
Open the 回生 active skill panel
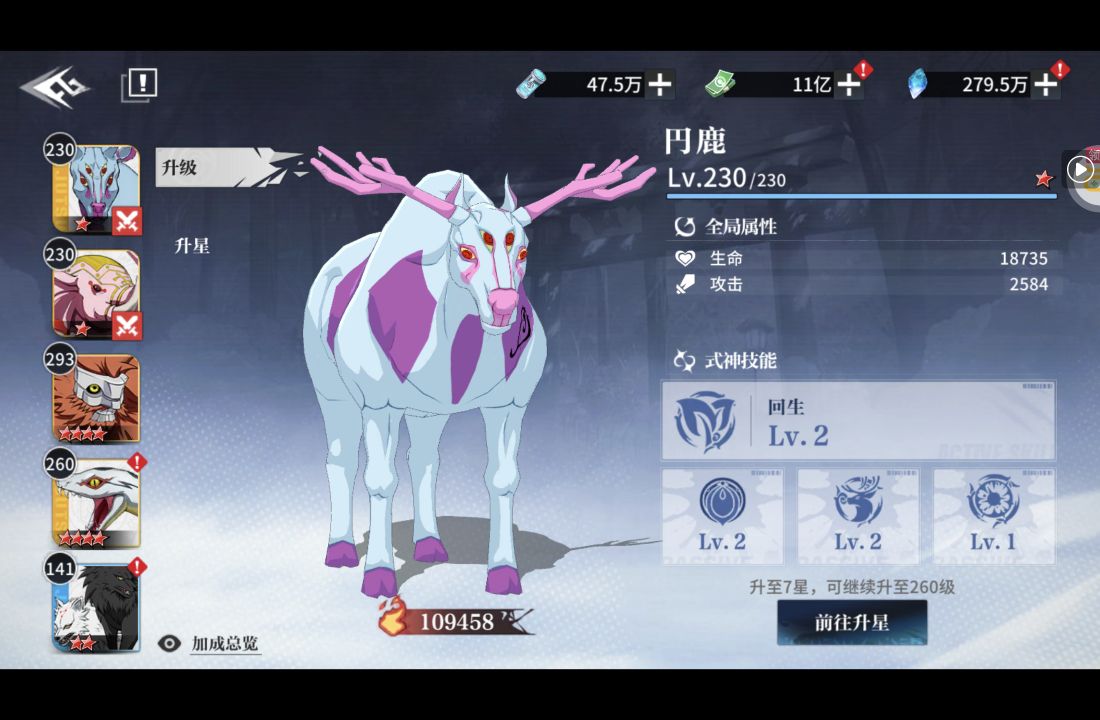click(858, 421)
